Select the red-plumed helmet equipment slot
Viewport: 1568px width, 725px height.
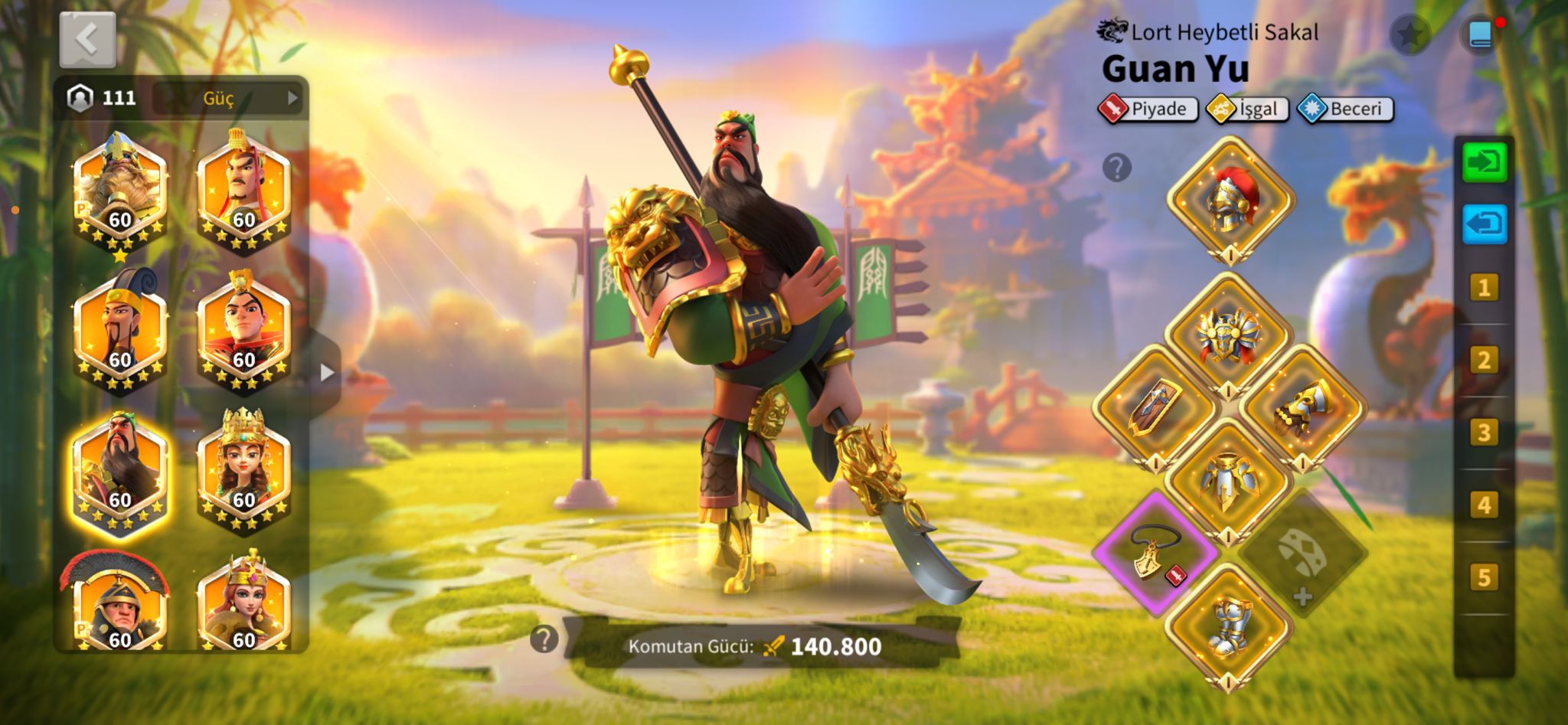pos(1230,198)
